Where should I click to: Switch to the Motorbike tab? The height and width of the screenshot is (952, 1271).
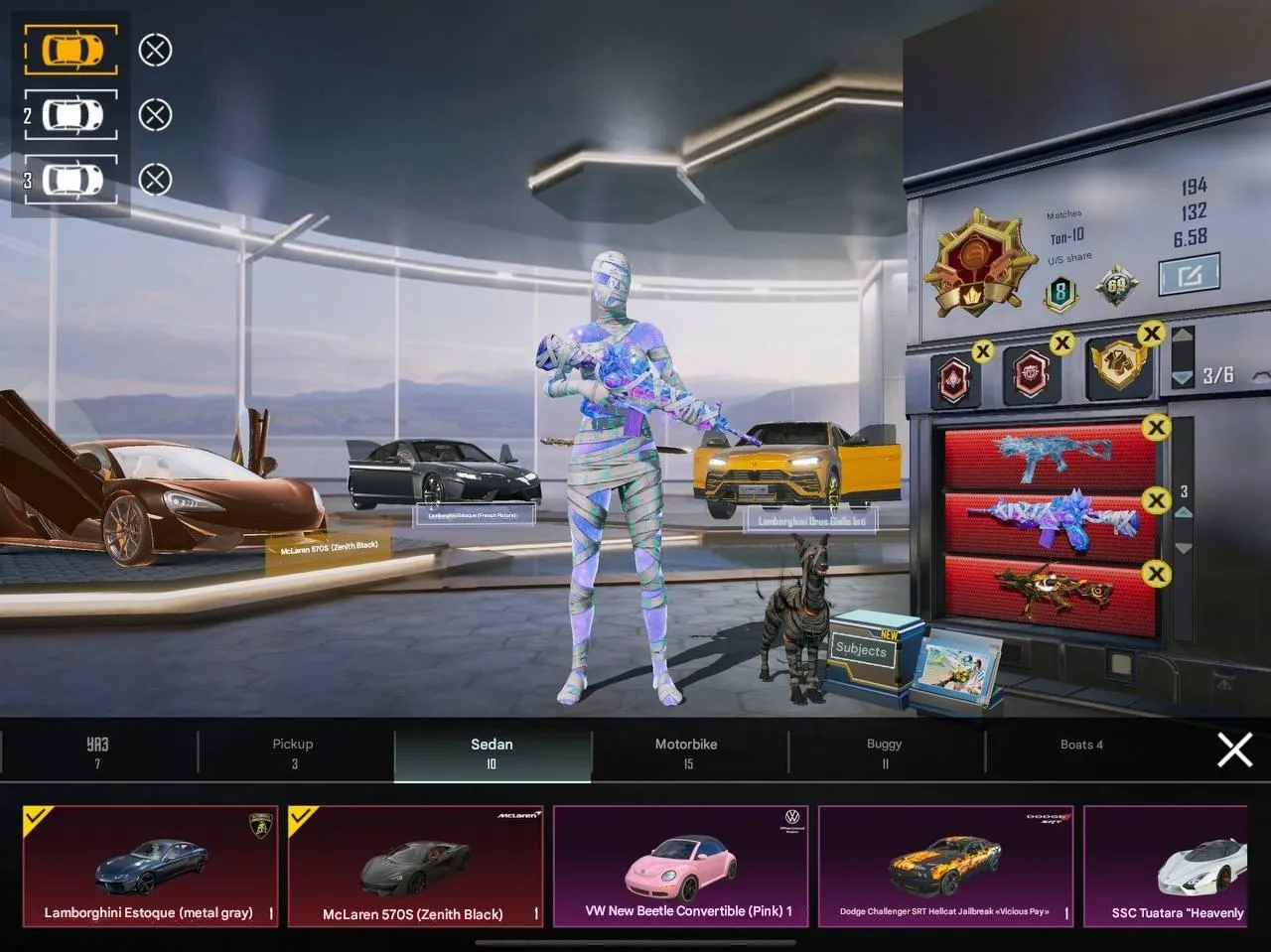coord(688,752)
